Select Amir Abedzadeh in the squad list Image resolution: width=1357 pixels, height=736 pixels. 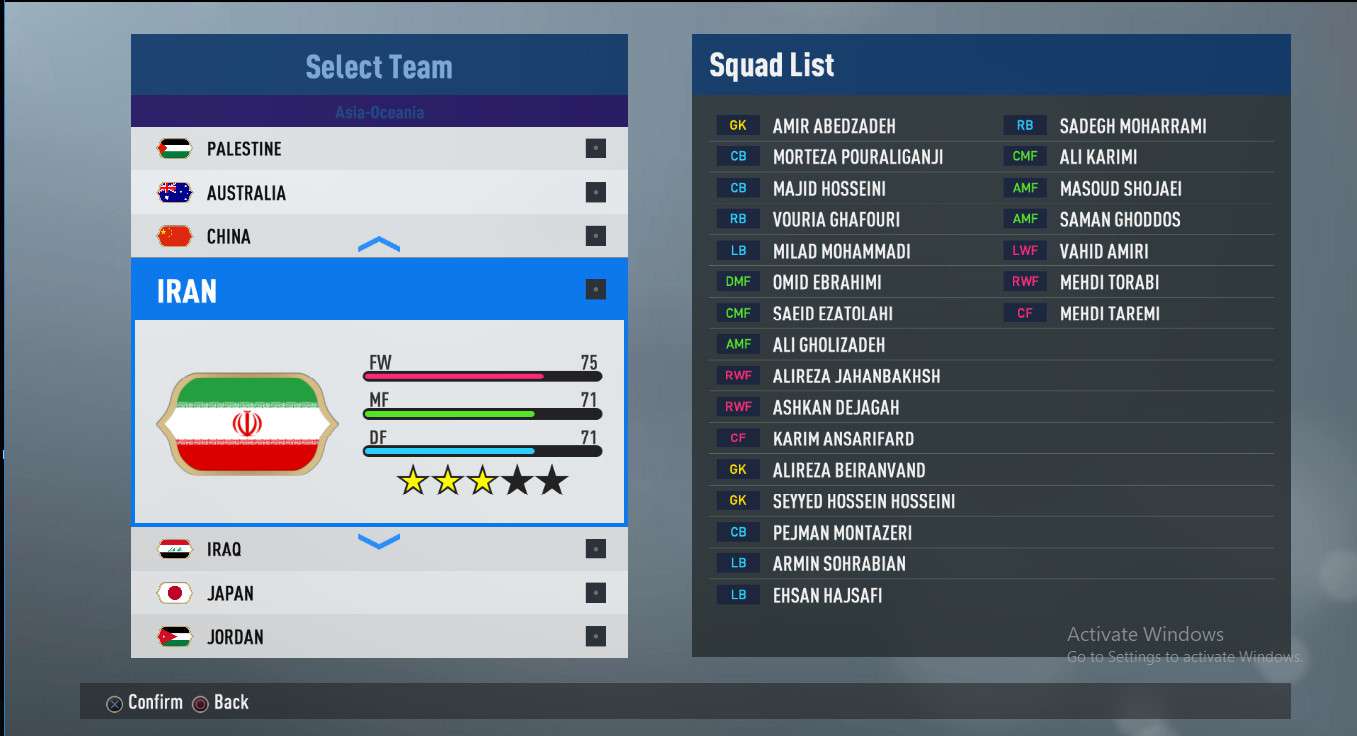point(834,126)
